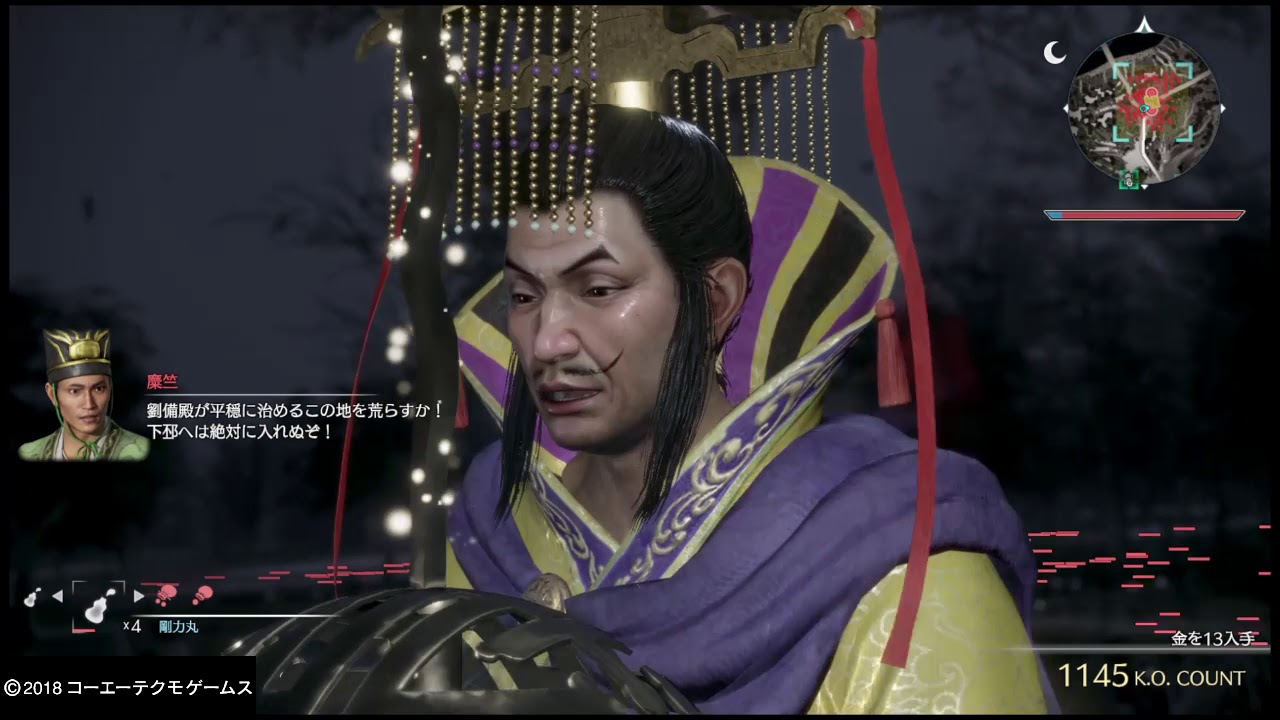Cycle items with the left arrow

click(x=57, y=596)
